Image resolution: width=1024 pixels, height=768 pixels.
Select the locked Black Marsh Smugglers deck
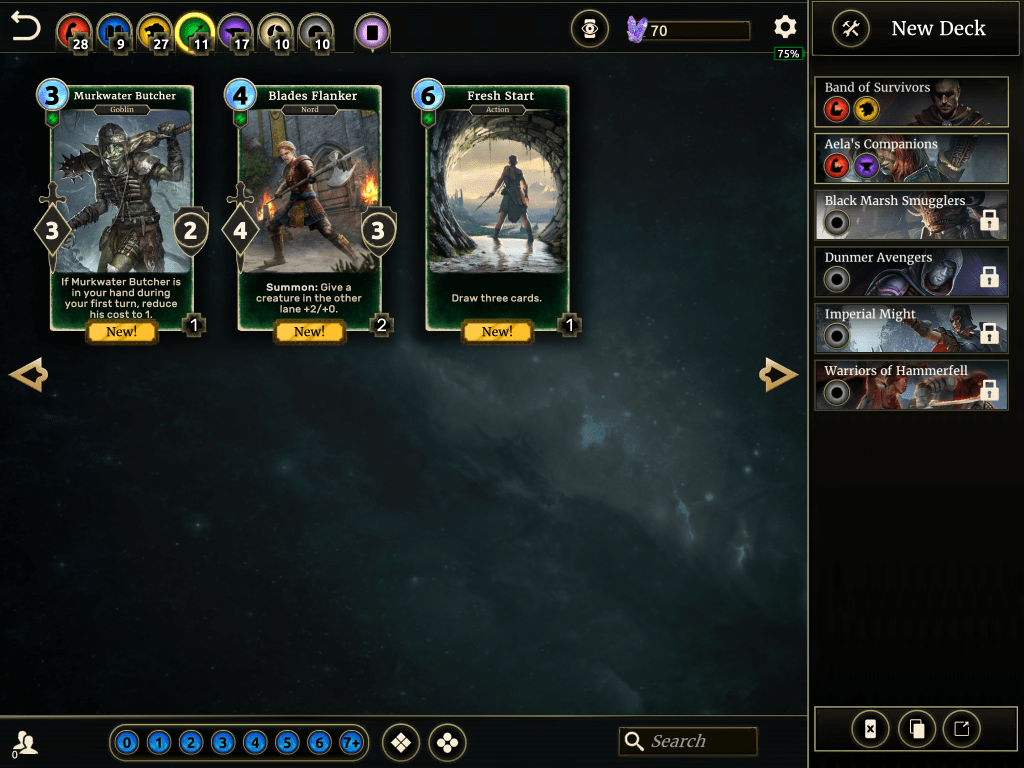[x=911, y=214]
